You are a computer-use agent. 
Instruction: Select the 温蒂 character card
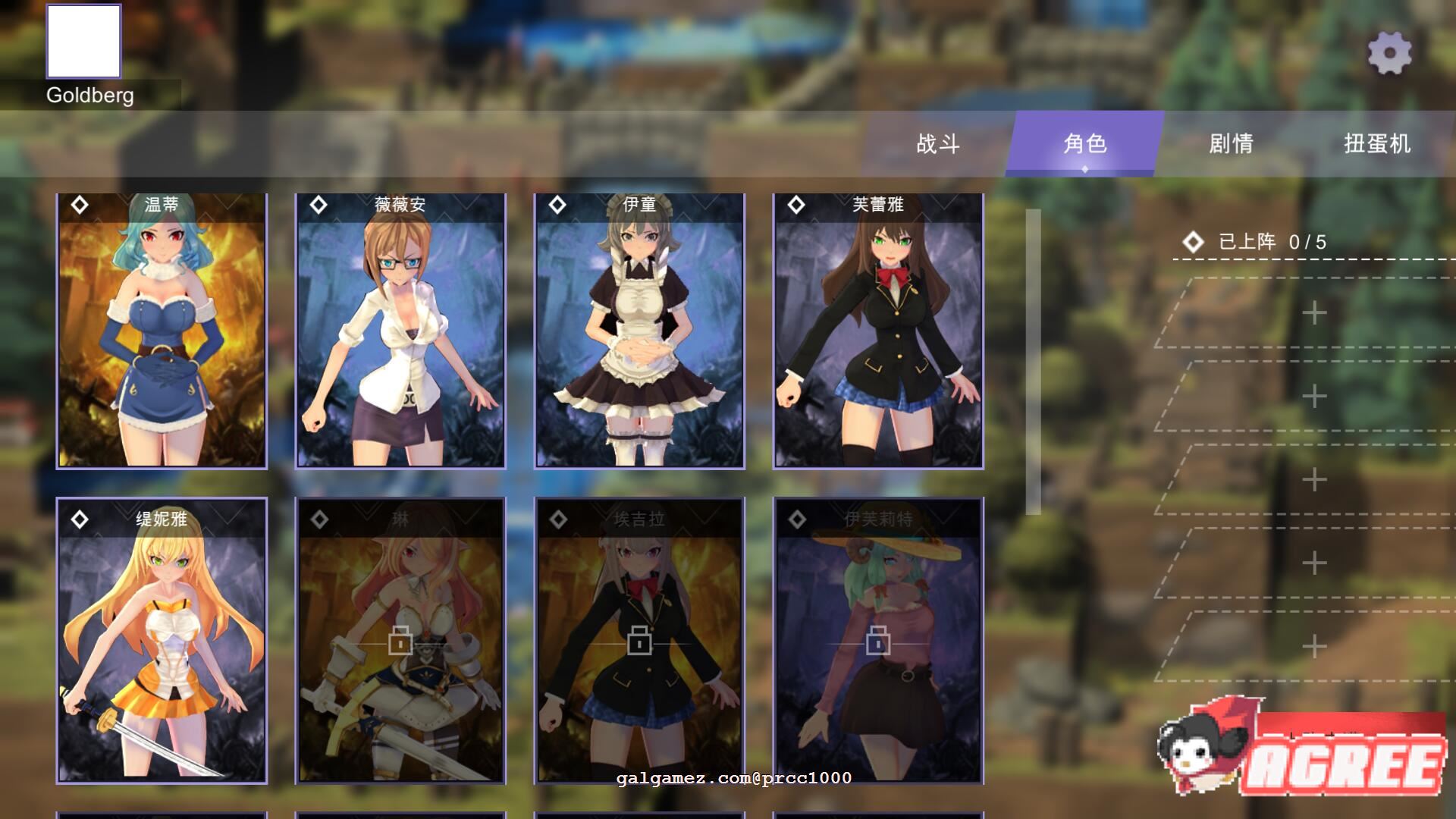(x=162, y=331)
